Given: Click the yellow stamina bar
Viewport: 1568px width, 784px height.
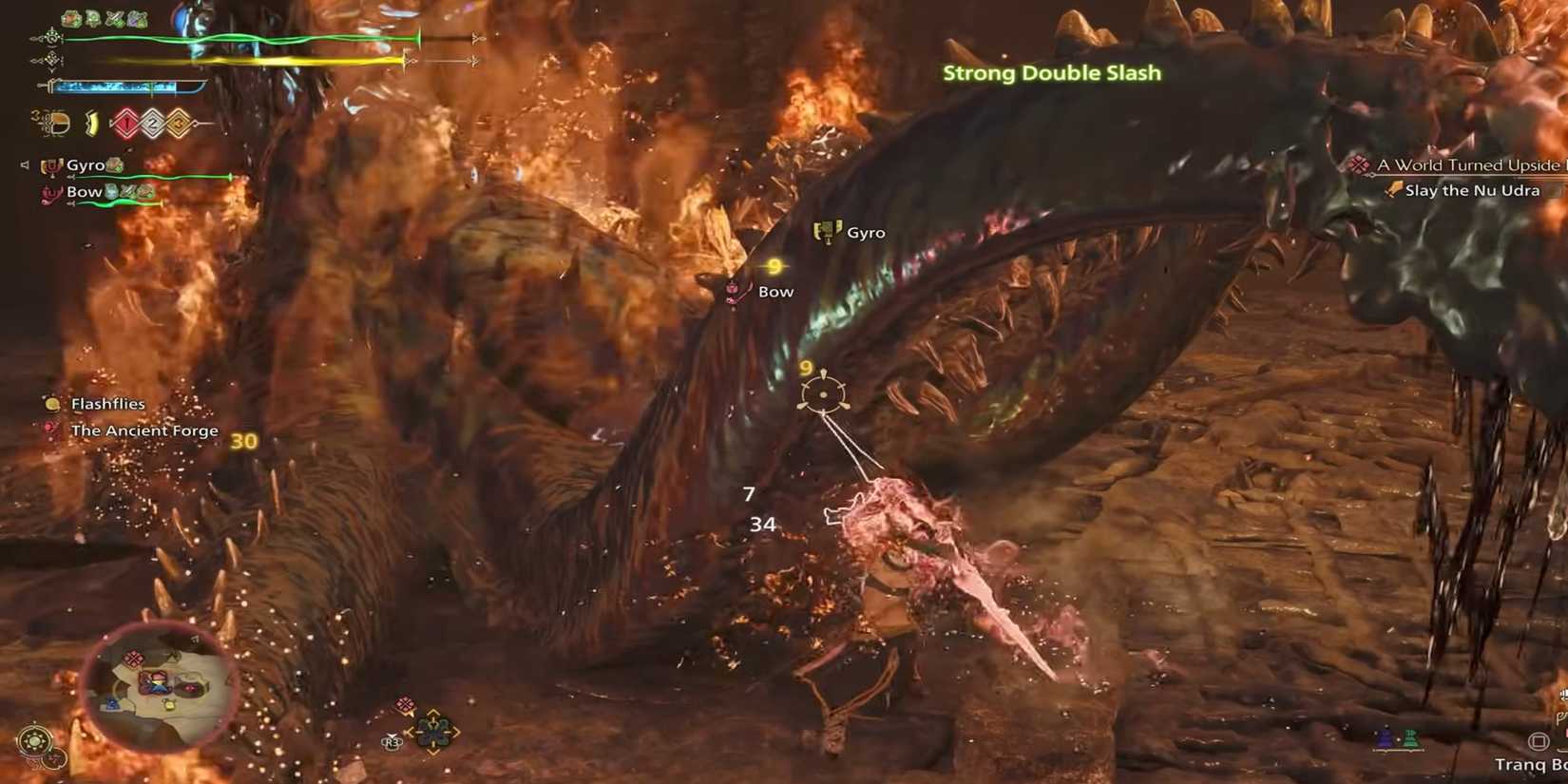Looking at the screenshot, I should tap(266, 61).
